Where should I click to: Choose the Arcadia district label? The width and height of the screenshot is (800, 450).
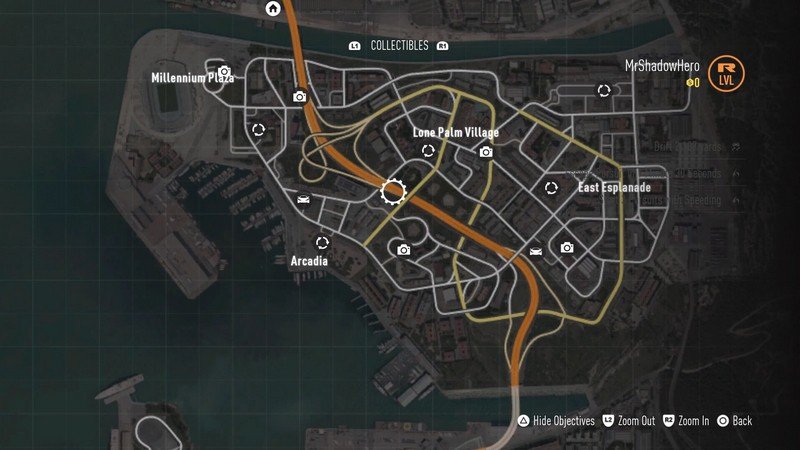(x=309, y=261)
